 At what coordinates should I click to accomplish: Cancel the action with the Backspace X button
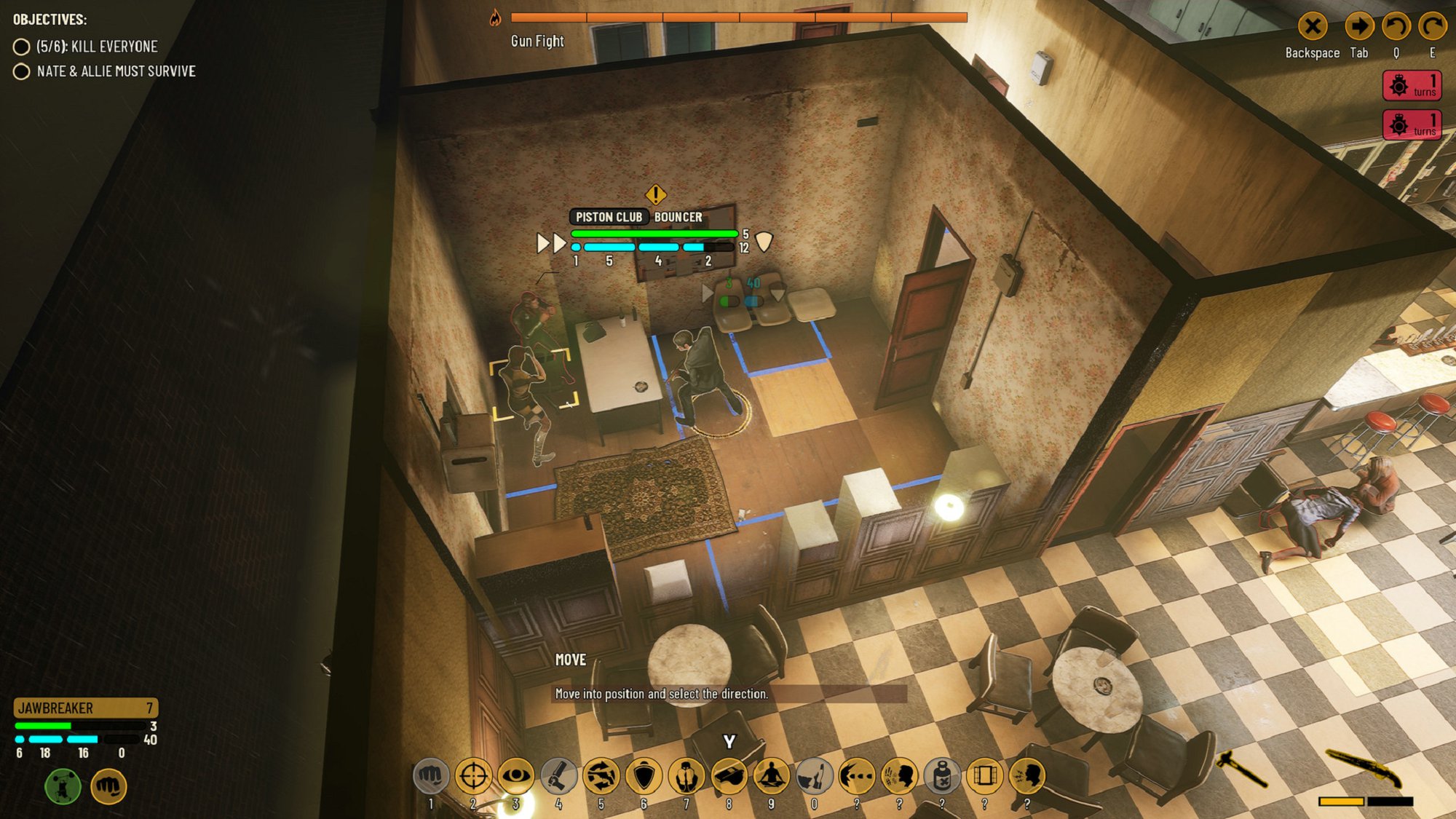[1313, 26]
